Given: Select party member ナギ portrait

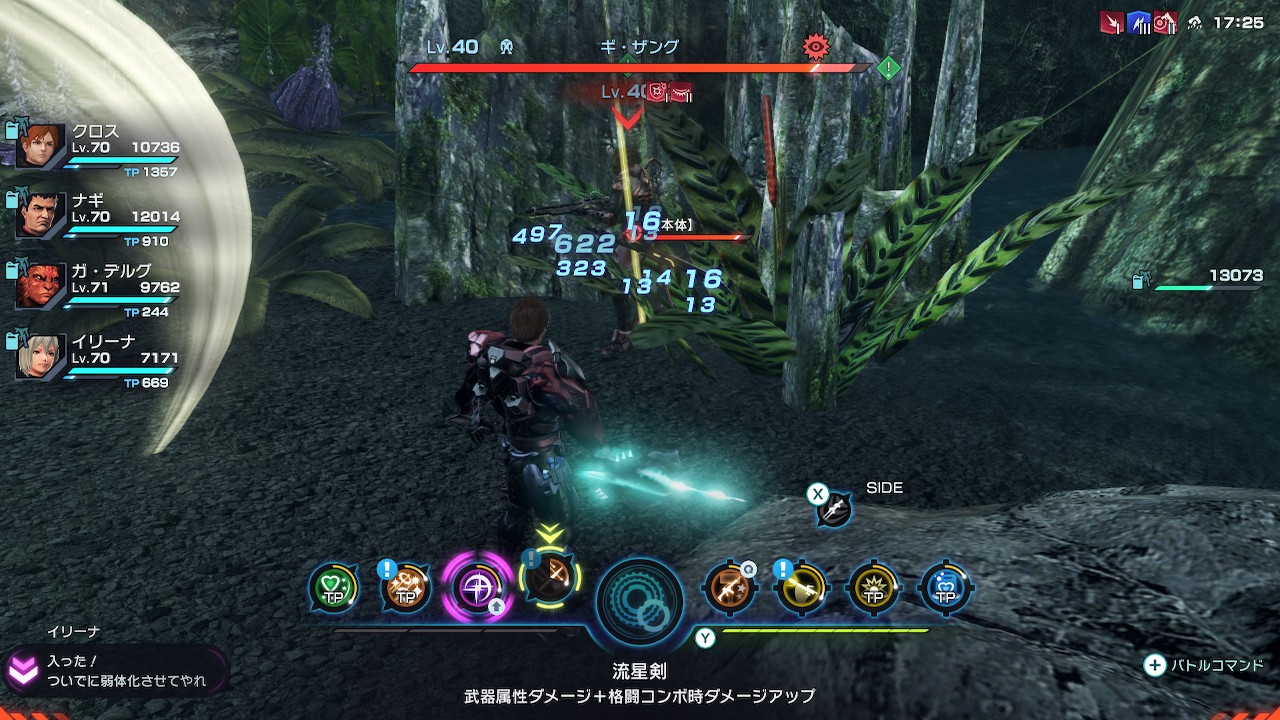Looking at the screenshot, I should click(41, 216).
